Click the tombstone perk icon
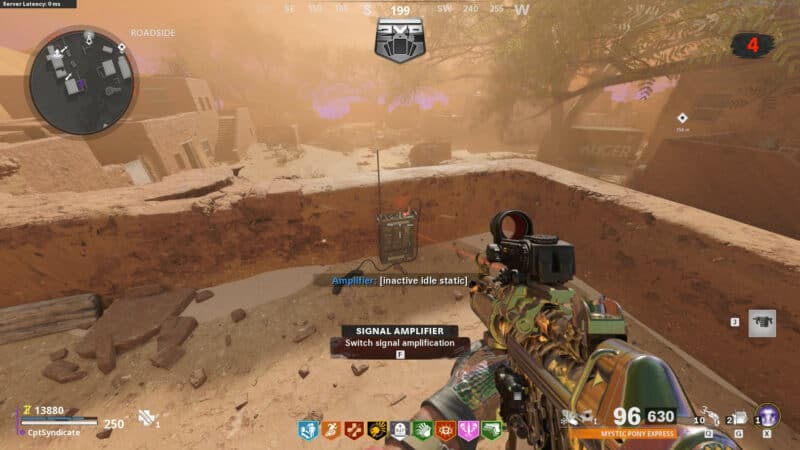 coord(400,430)
